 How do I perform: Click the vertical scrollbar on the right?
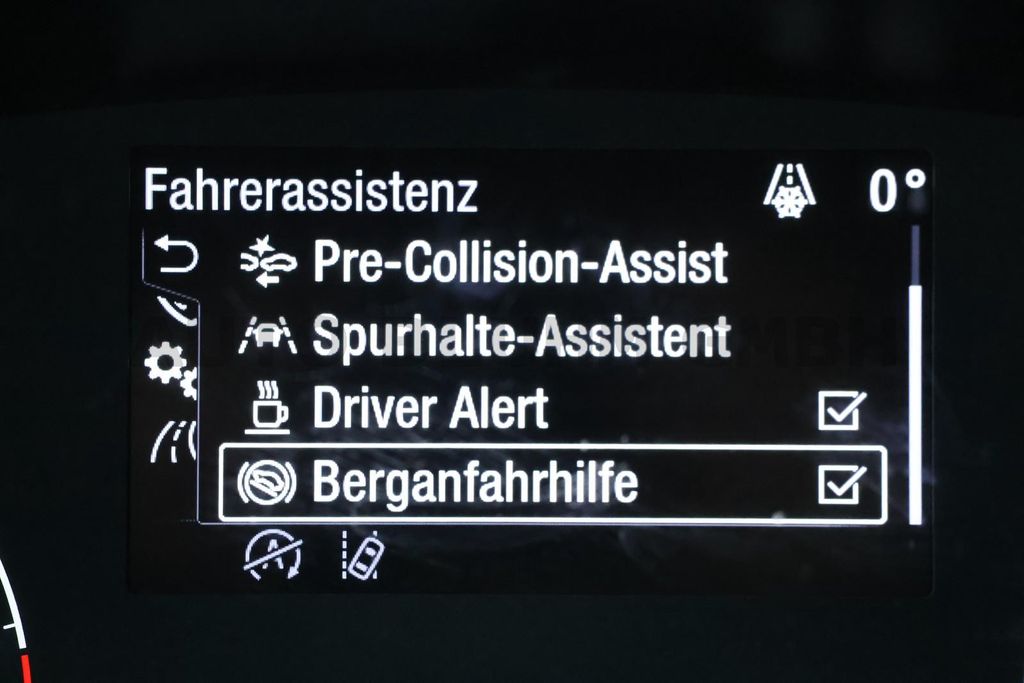[914, 400]
